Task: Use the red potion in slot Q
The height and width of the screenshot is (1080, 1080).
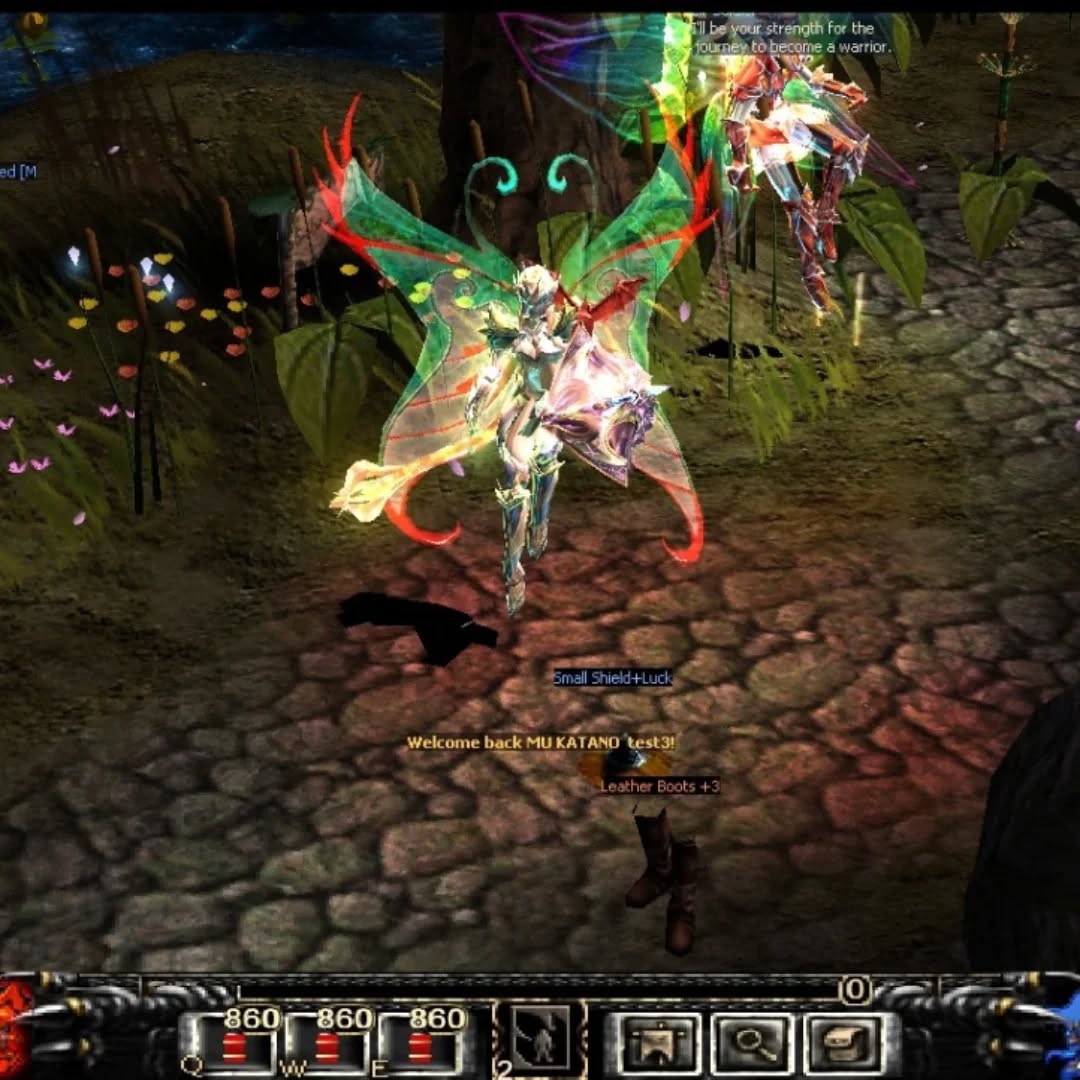Action: pyautogui.click(x=234, y=1047)
